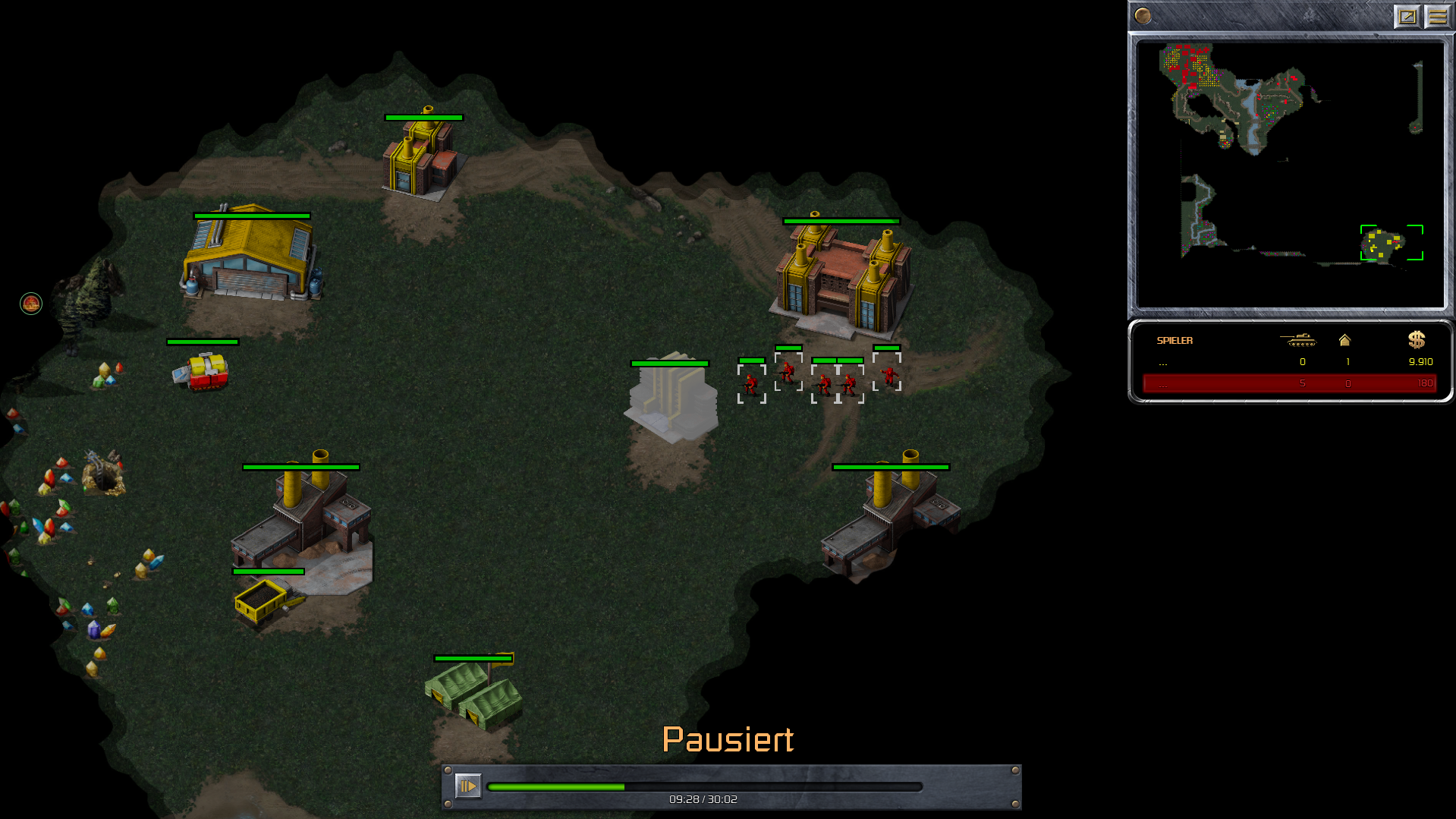The image size is (1456, 819).
Task: Open the menu with the three-bar button
Action: [x=1437, y=16]
